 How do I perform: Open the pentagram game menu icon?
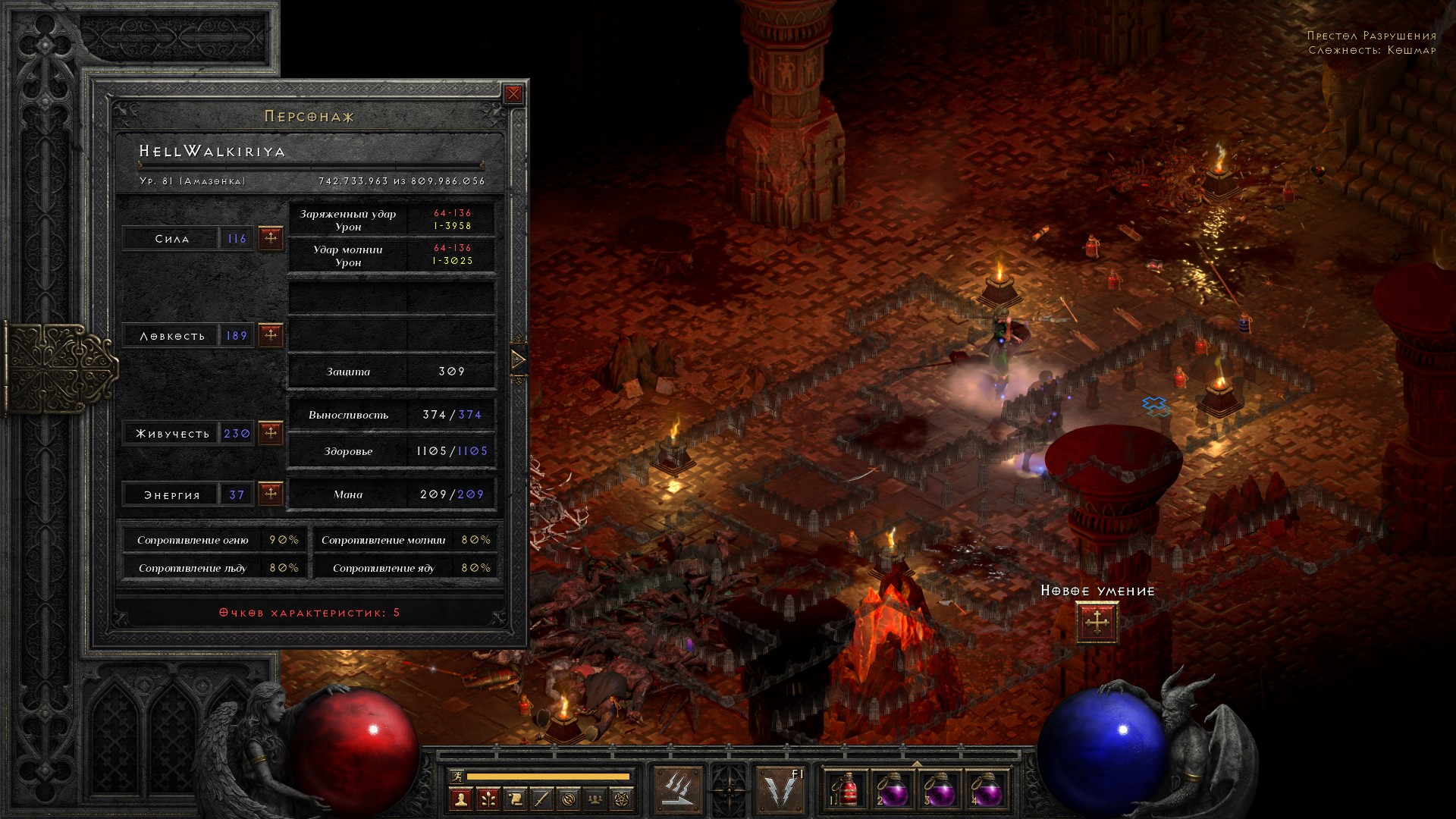click(623, 799)
